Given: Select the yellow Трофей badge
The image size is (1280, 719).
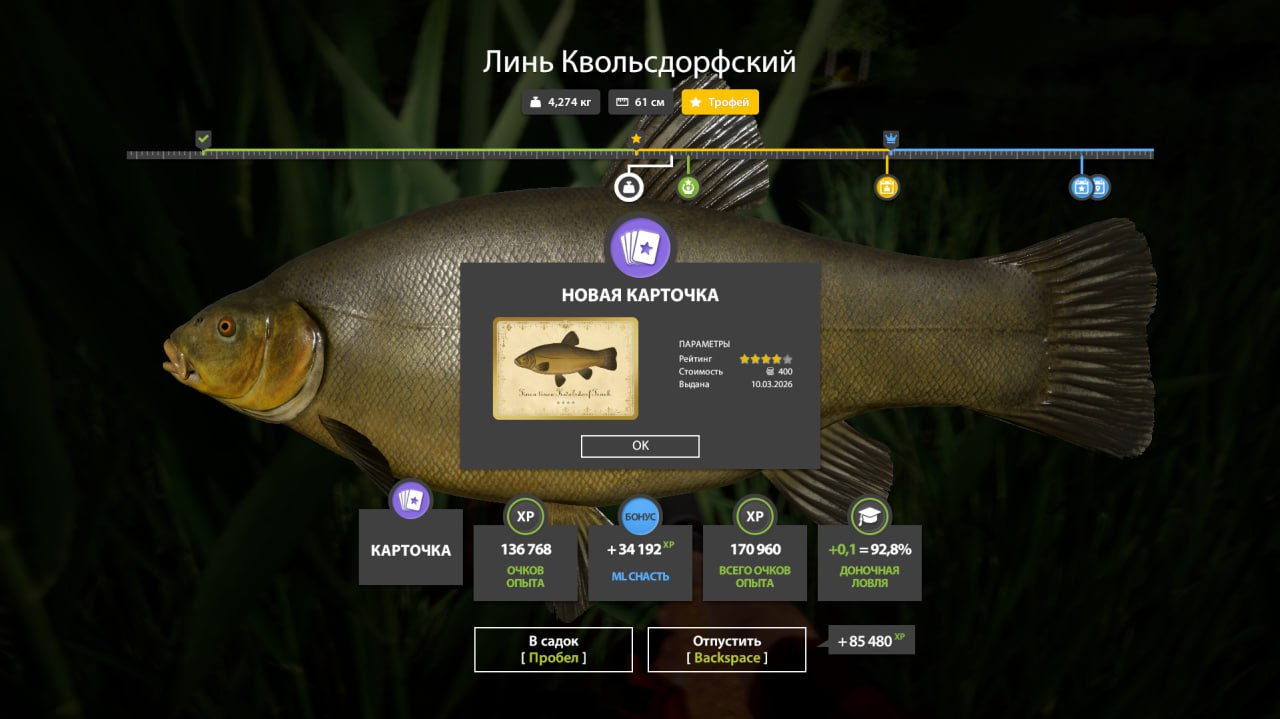Looking at the screenshot, I should tap(720, 102).
